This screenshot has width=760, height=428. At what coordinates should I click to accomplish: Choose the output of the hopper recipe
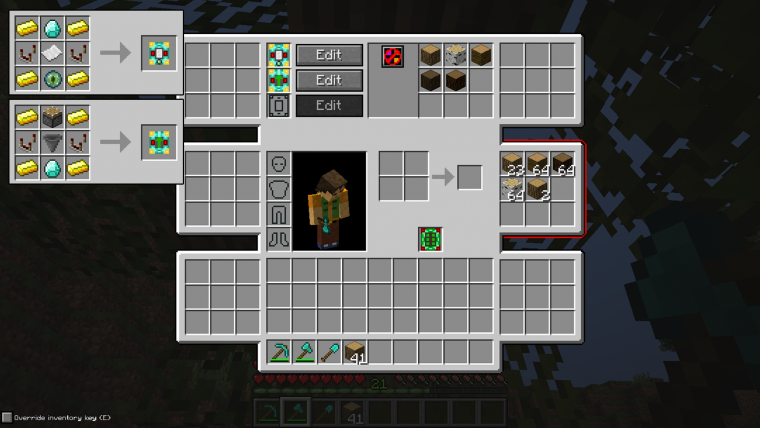coord(159,143)
